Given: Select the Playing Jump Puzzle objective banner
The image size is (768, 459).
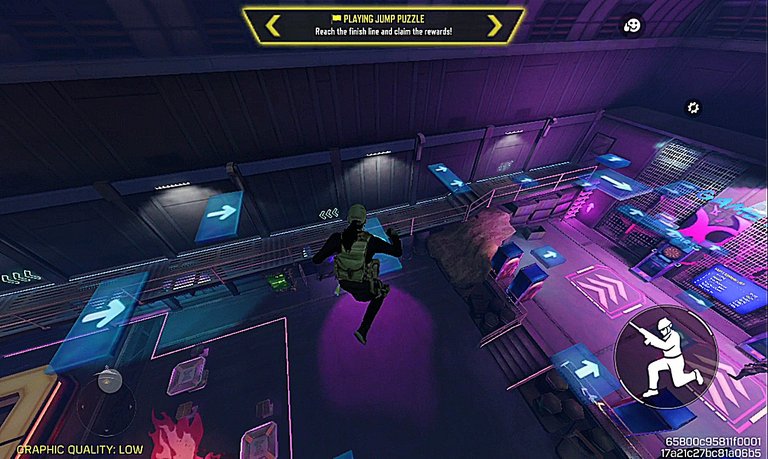Looking at the screenshot, I should [x=383, y=25].
